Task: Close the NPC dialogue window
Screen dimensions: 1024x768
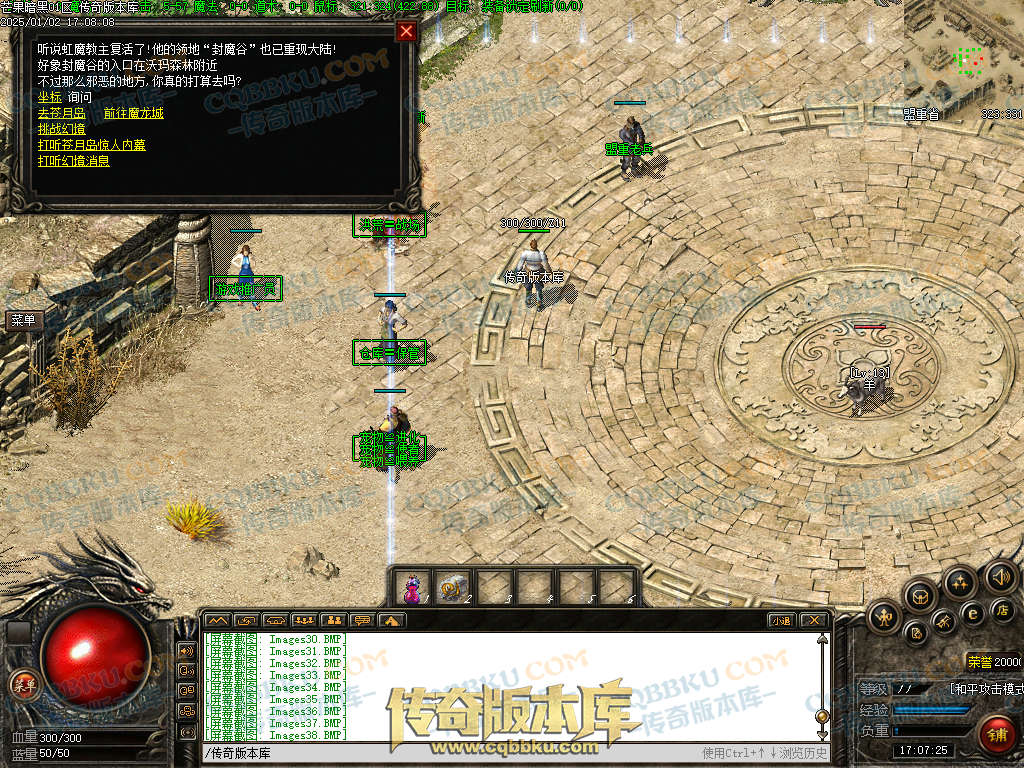Action: (406, 31)
